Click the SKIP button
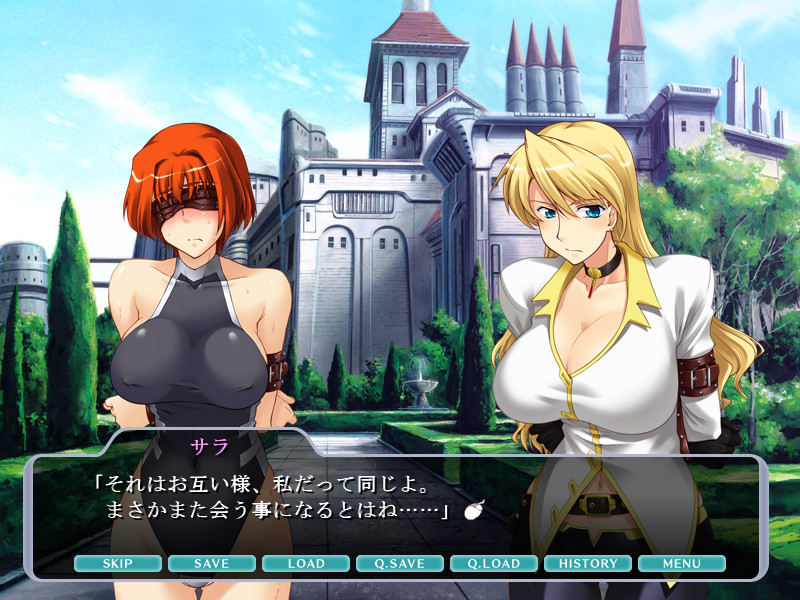The width and height of the screenshot is (800, 600). (x=117, y=563)
